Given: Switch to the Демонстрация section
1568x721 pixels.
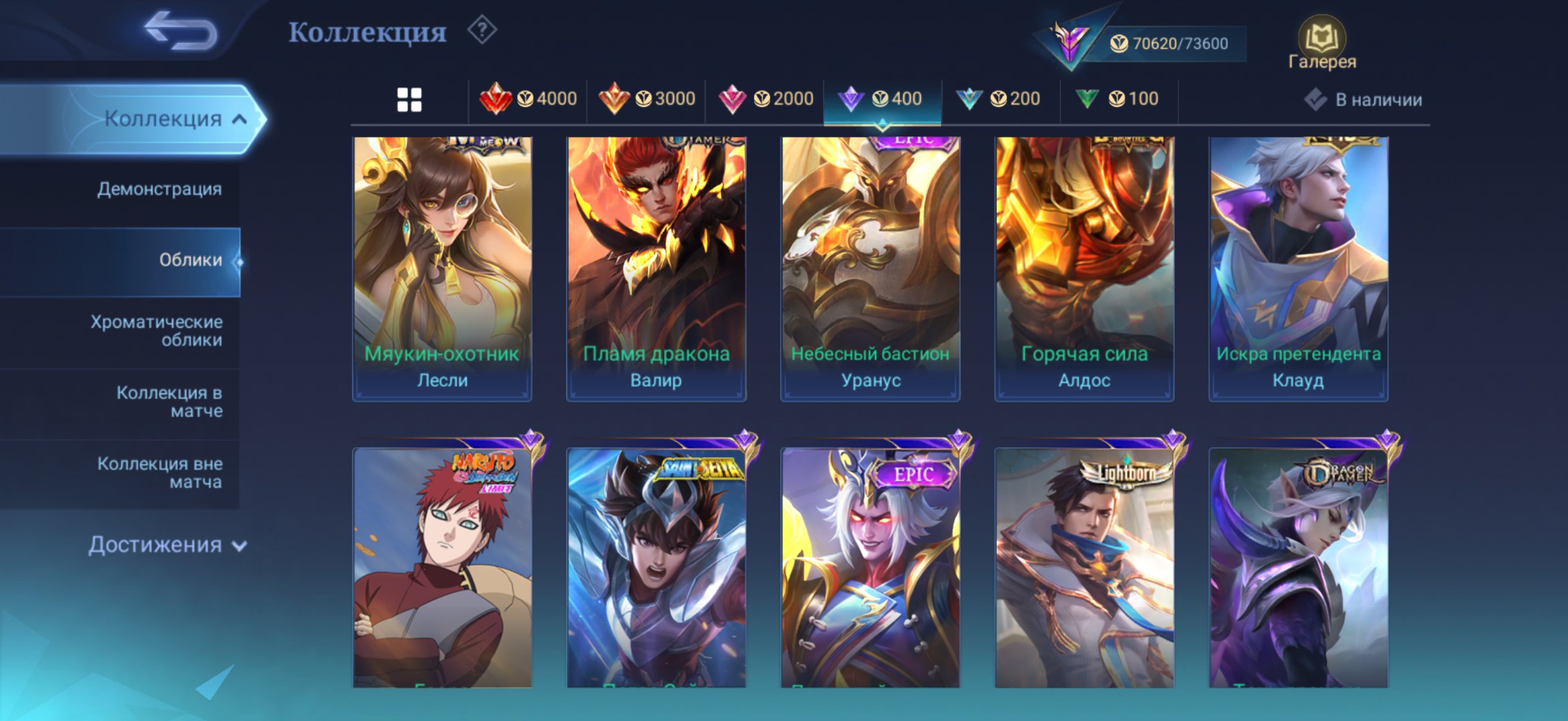Looking at the screenshot, I should (158, 190).
